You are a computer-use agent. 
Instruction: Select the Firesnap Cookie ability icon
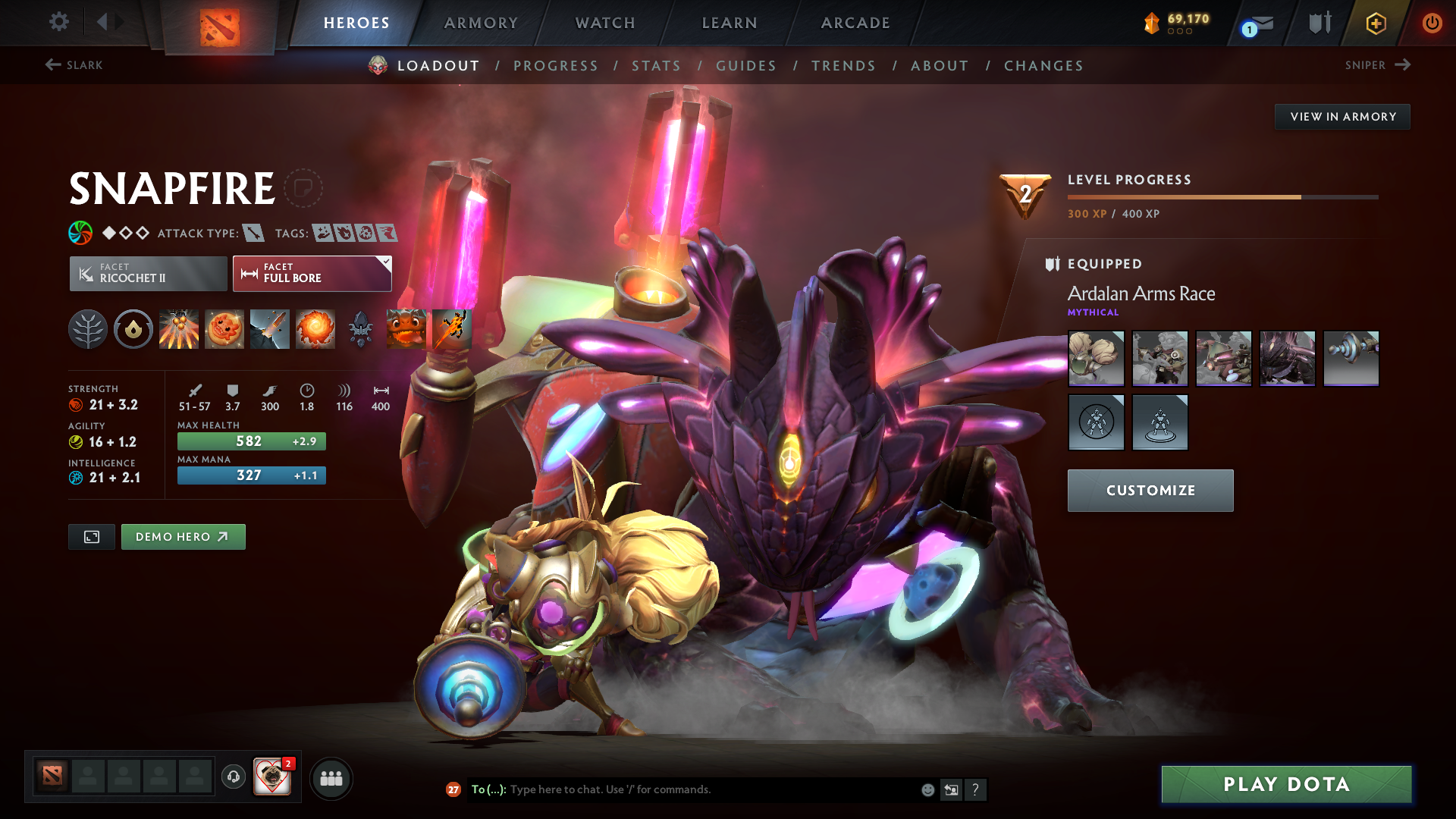[224, 328]
